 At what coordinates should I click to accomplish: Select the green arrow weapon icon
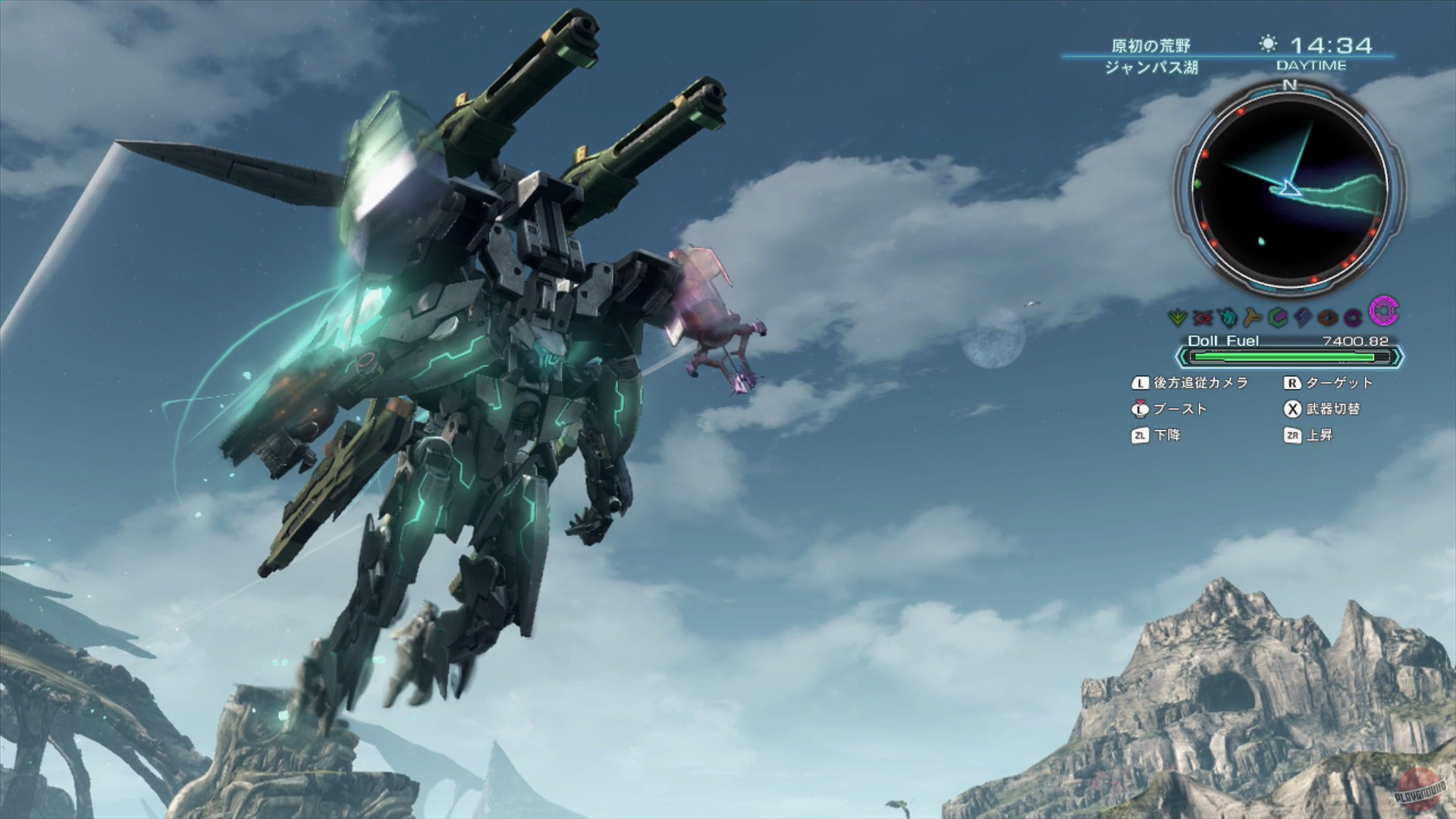point(1177,317)
